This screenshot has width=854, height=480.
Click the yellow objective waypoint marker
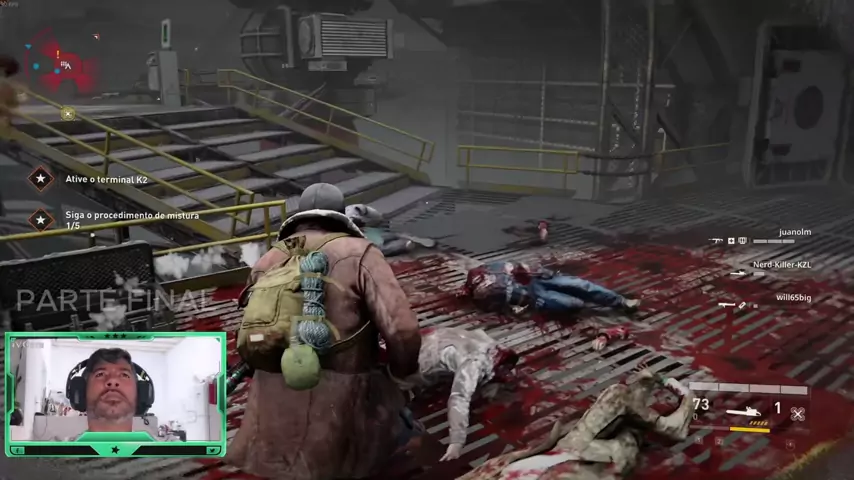point(67,113)
